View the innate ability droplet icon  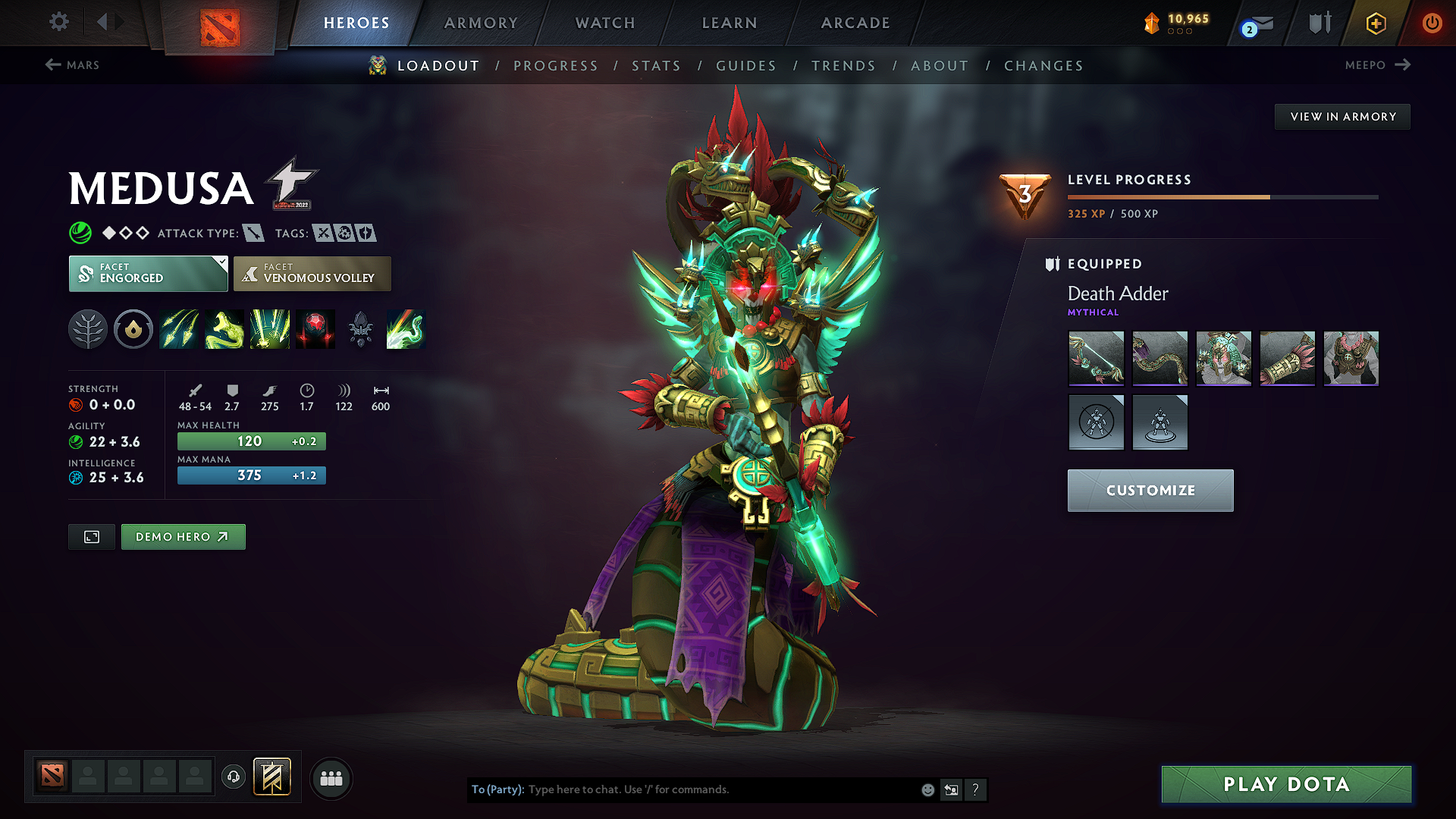pos(133,329)
